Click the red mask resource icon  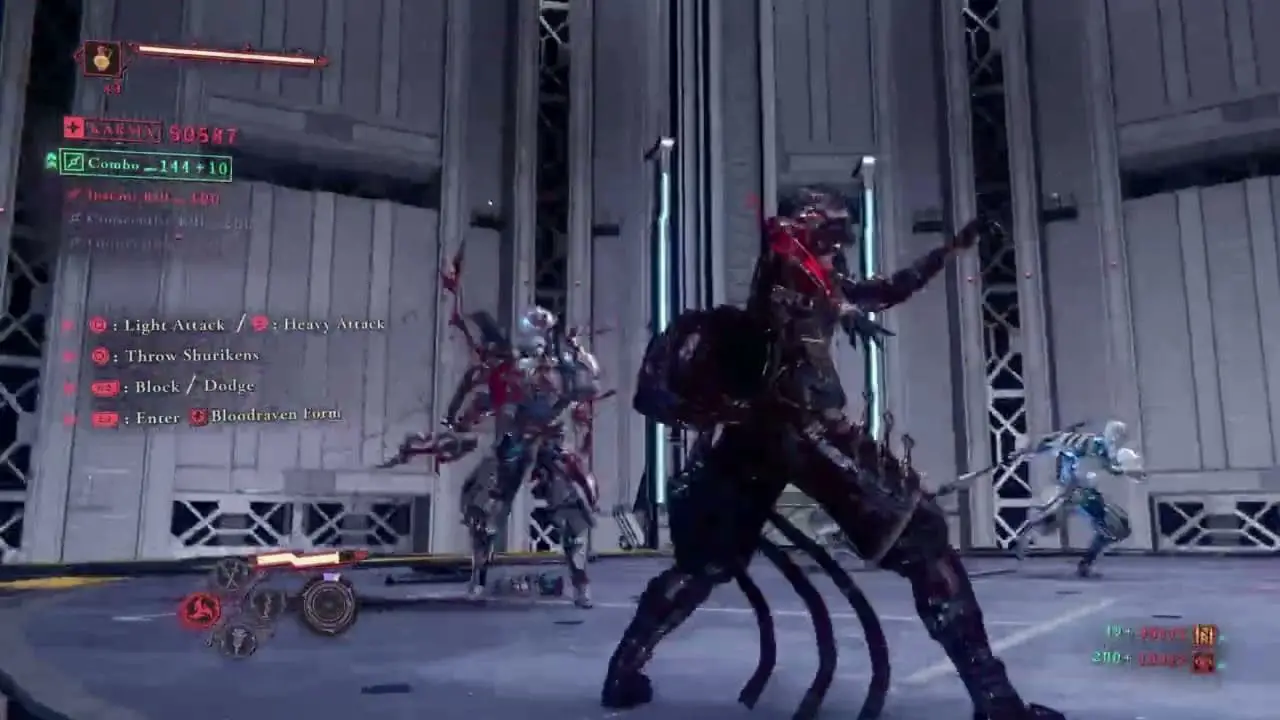1205,660
